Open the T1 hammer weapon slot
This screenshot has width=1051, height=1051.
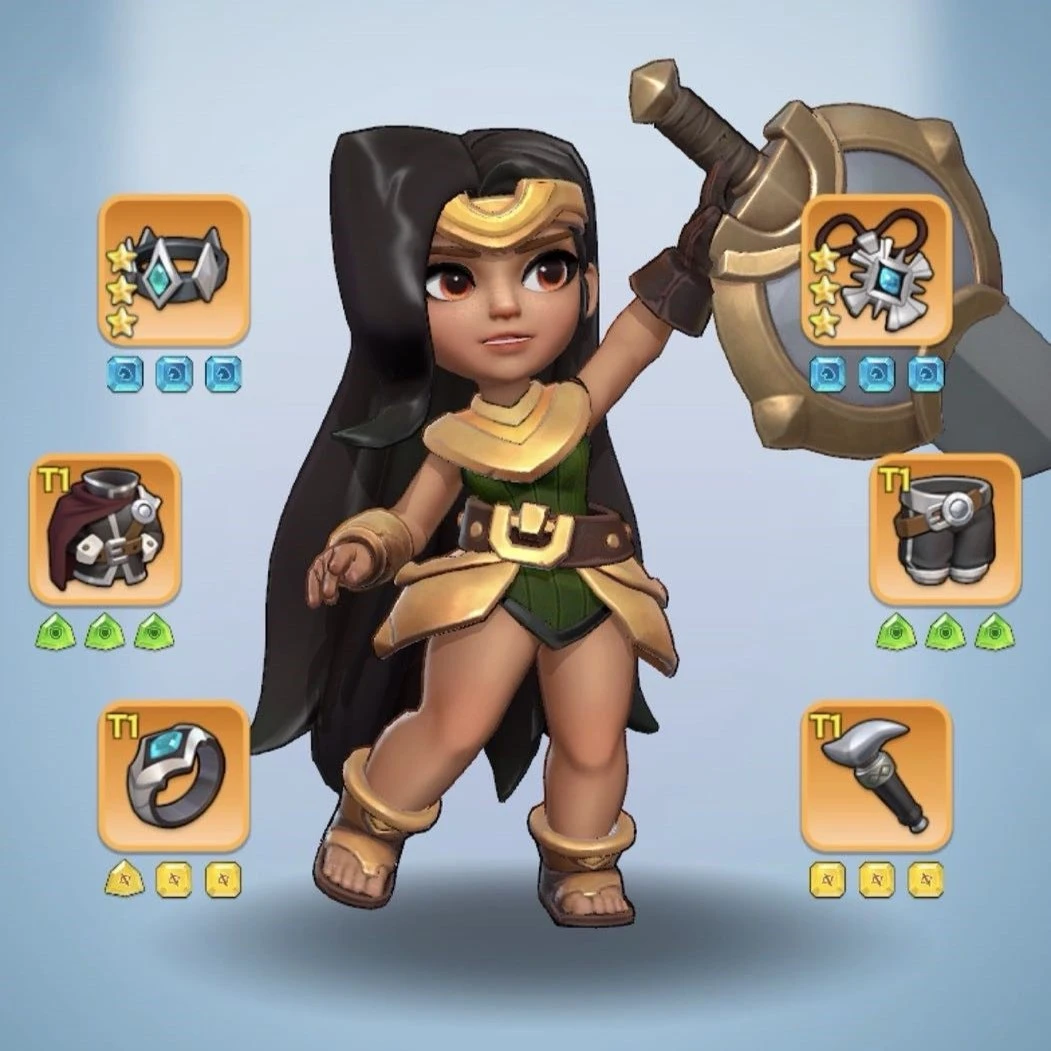pyautogui.click(x=876, y=776)
